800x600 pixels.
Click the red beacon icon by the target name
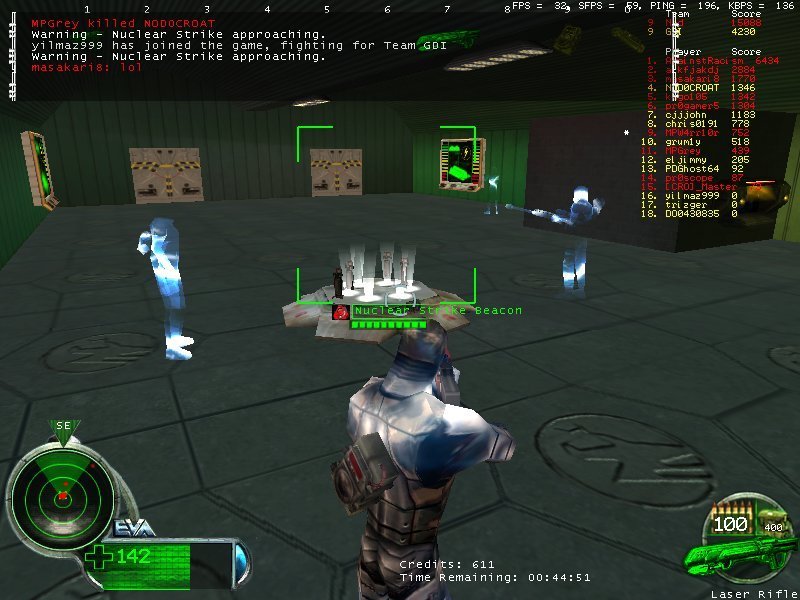[x=341, y=312]
